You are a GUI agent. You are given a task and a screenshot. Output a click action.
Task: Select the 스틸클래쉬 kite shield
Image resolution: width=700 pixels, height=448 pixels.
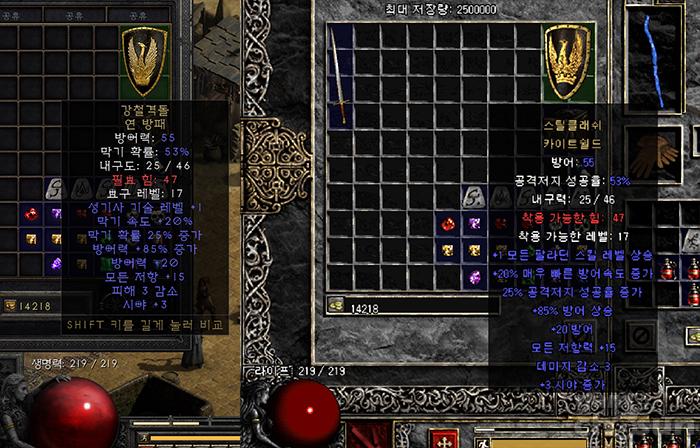pyautogui.click(x=571, y=62)
